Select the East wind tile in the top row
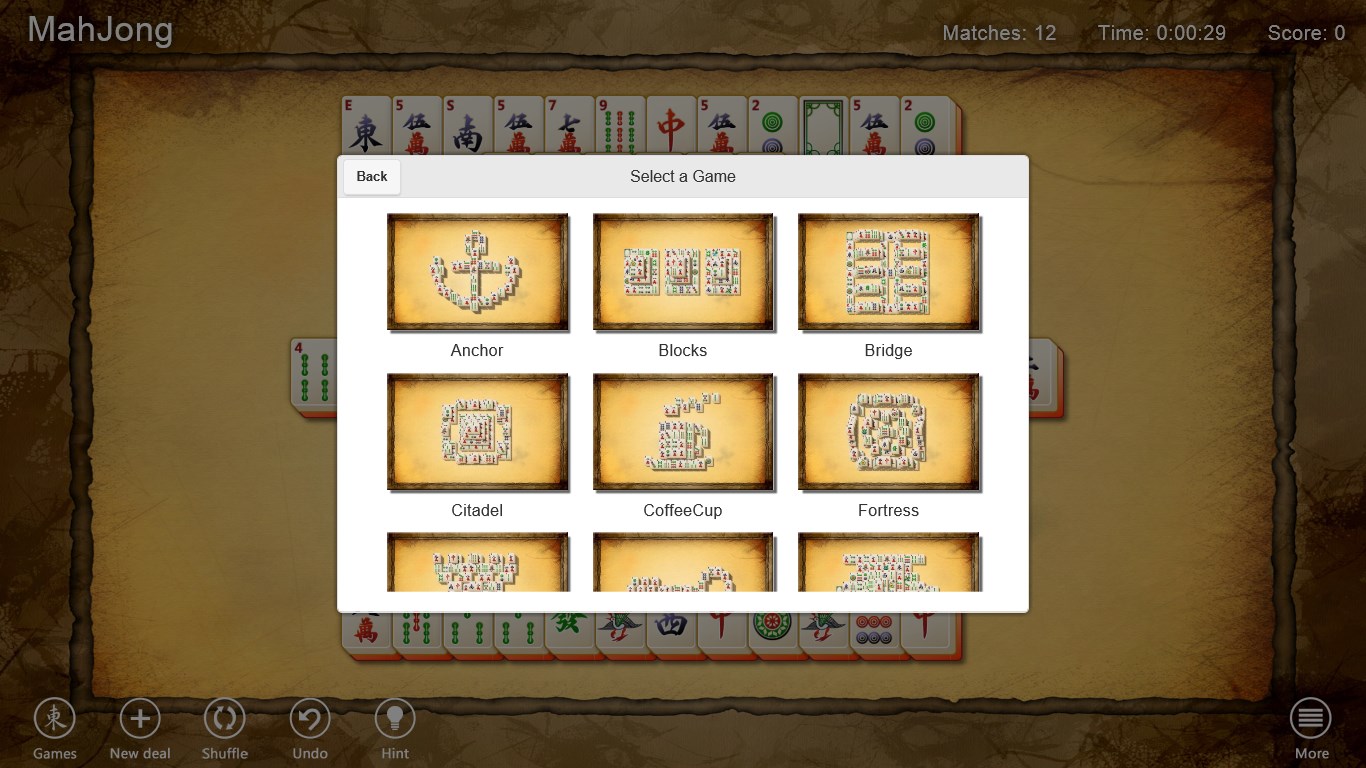 (366, 125)
